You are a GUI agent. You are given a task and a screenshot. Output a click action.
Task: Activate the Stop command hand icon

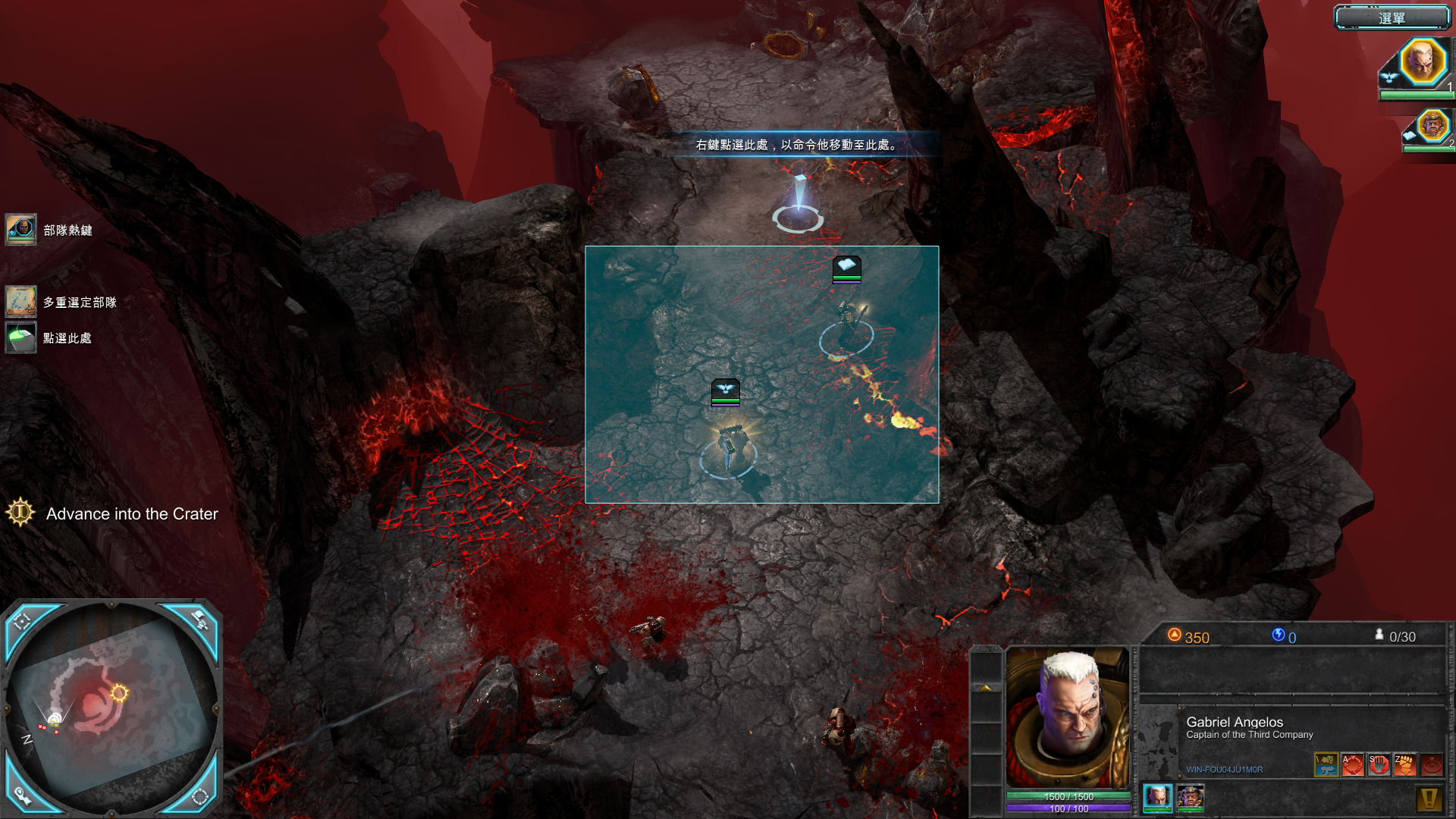pyautogui.click(x=1379, y=764)
